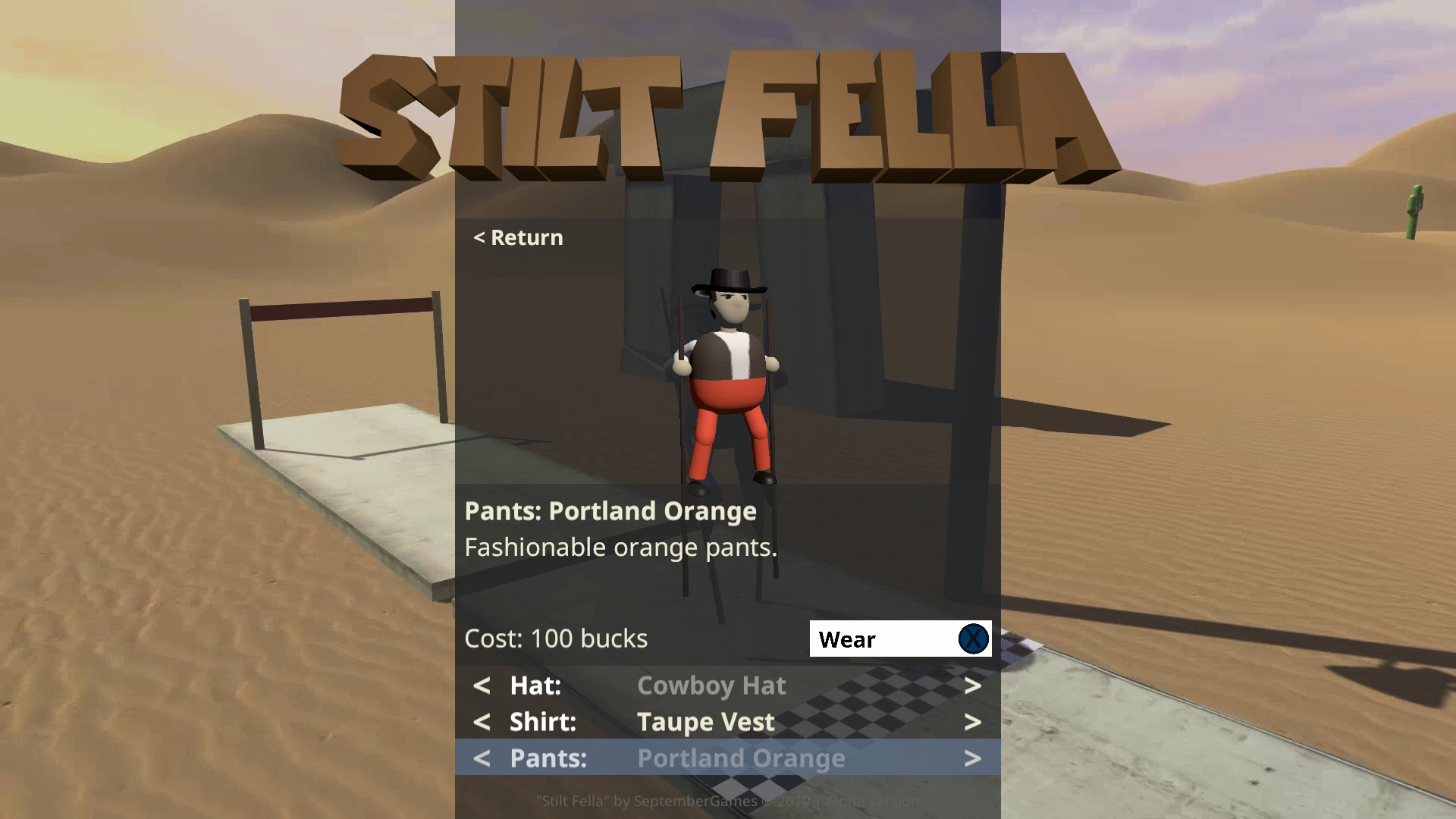Click the Cost: 100 bucks label

(x=556, y=639)
